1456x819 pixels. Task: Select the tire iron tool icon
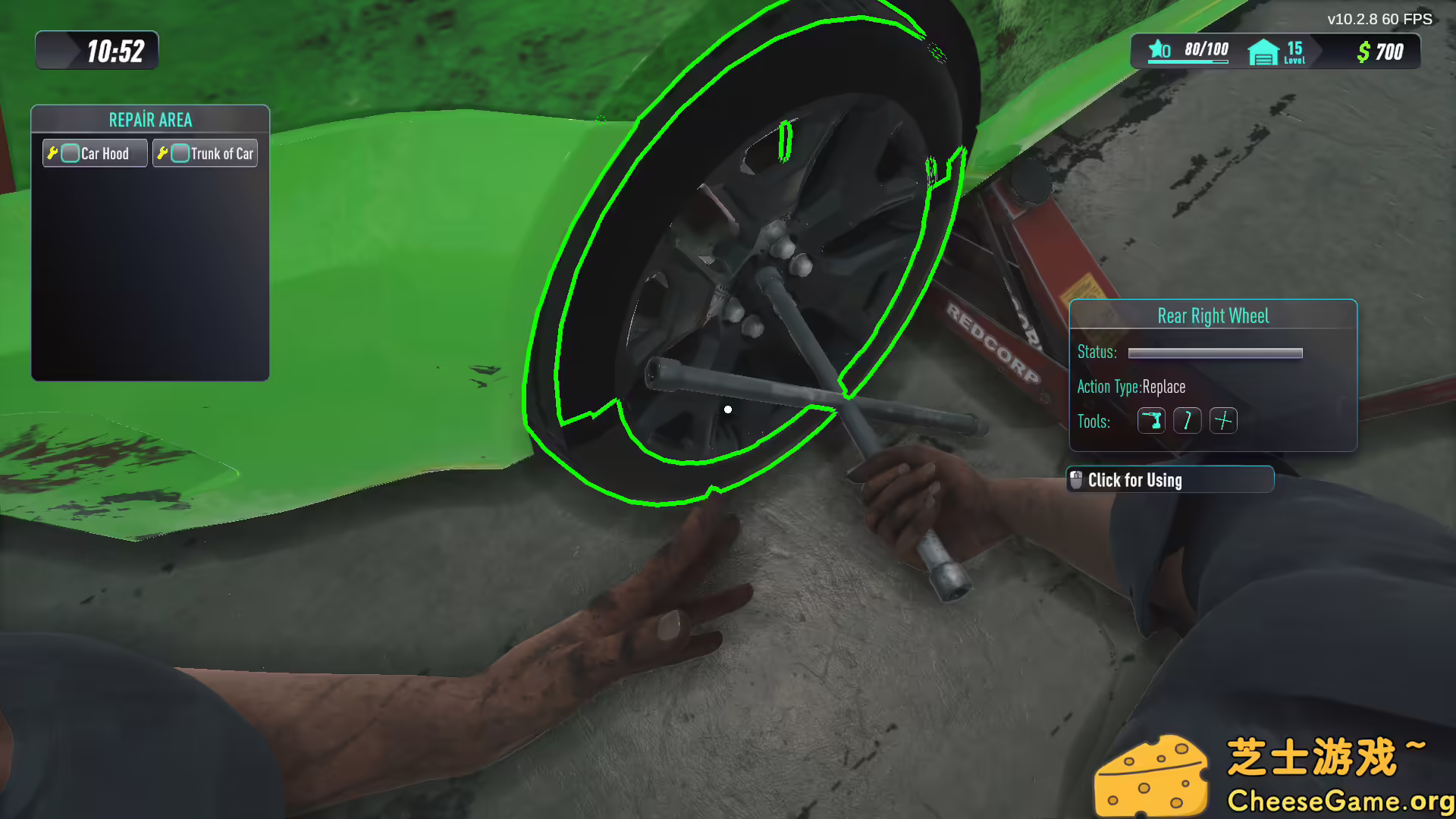click(1187, 421)
